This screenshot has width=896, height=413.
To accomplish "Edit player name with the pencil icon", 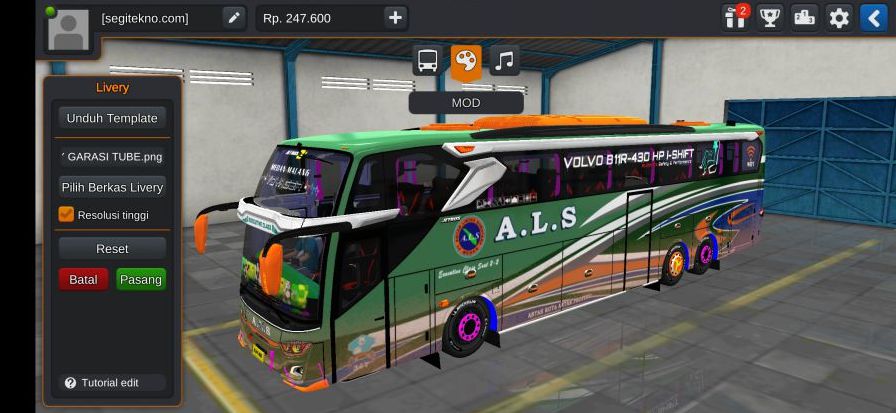I will pyautogui.click(x=233, y=18).
